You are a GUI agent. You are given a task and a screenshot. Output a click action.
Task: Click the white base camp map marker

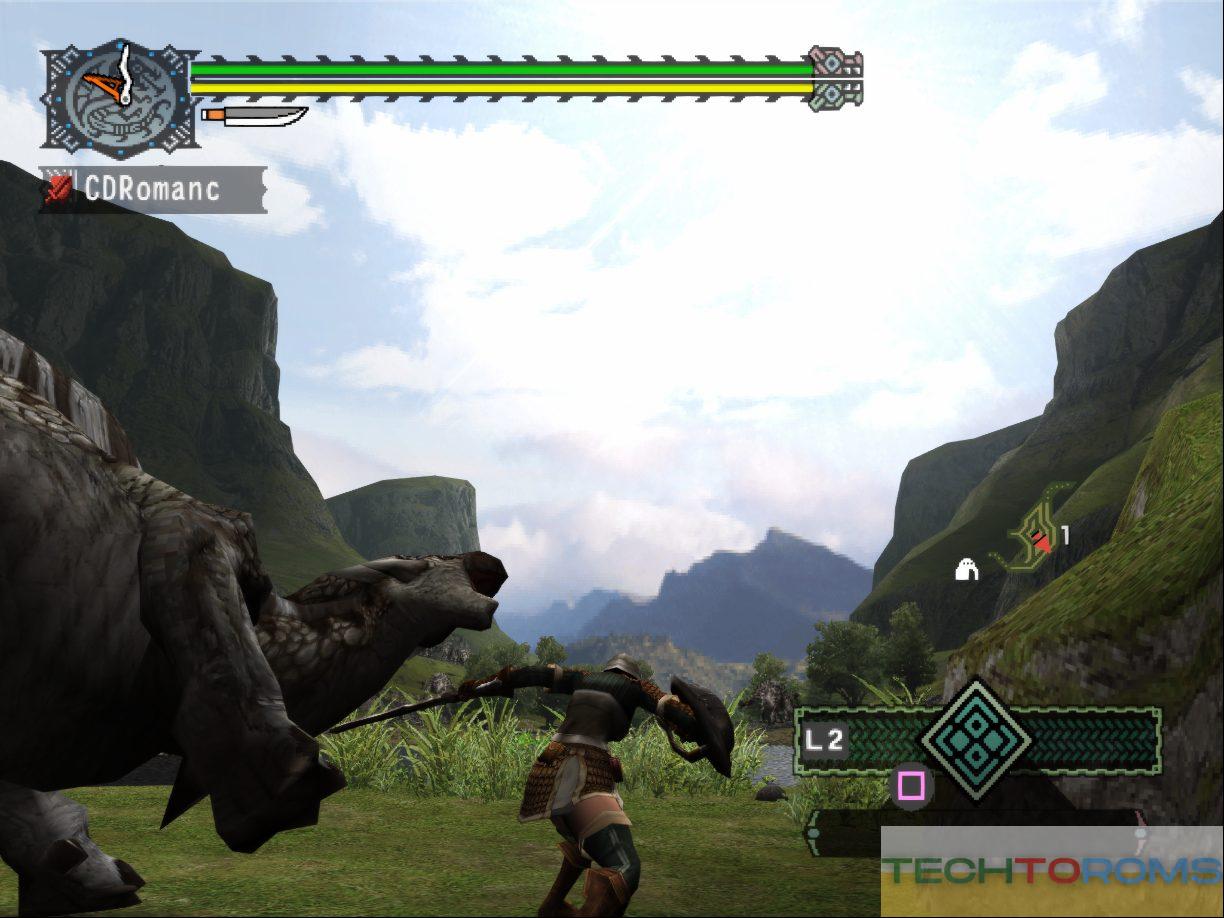(x=967, y=570)
